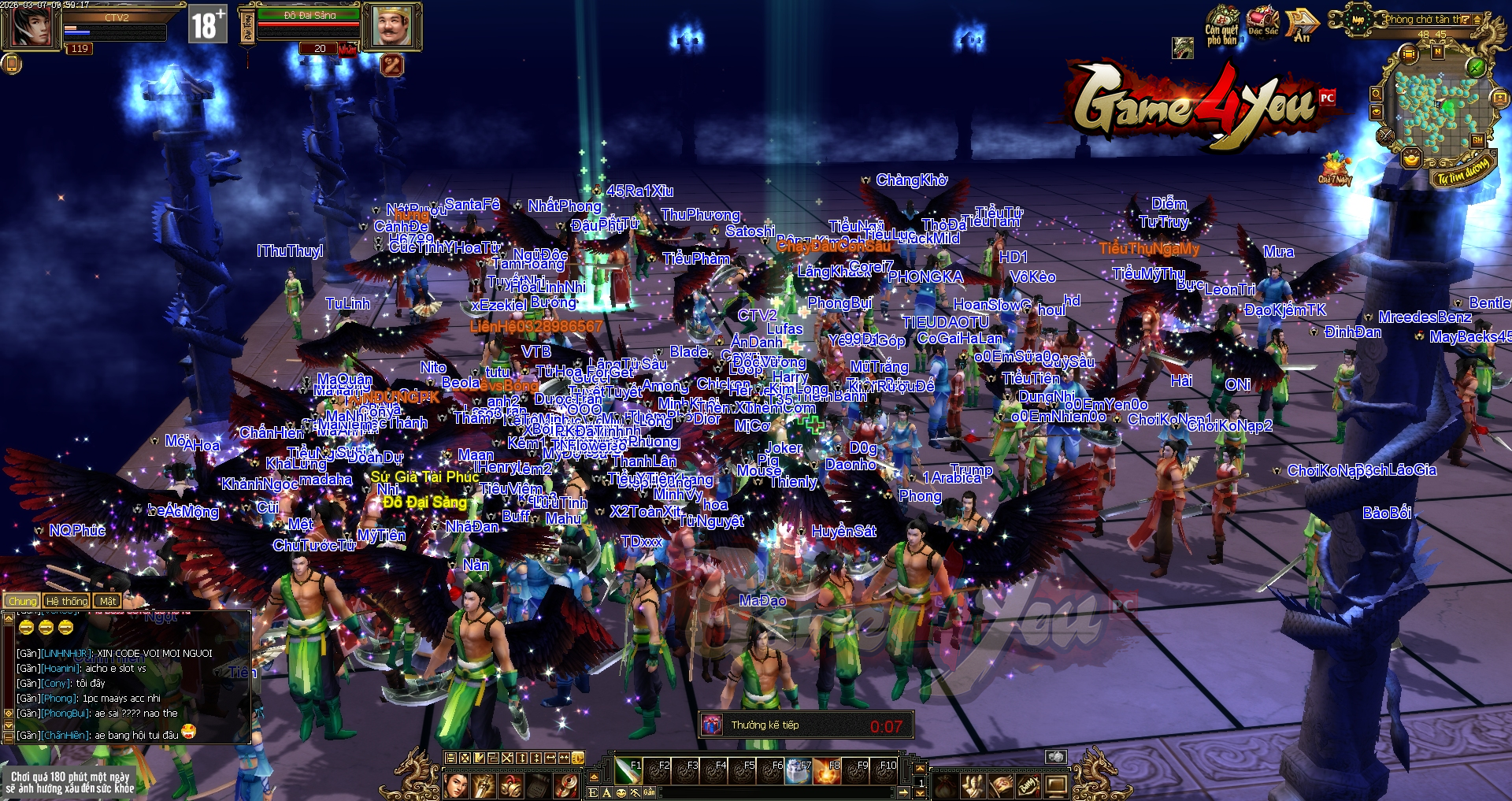Click the magnifying glass minimap button

coord(1376,94)
